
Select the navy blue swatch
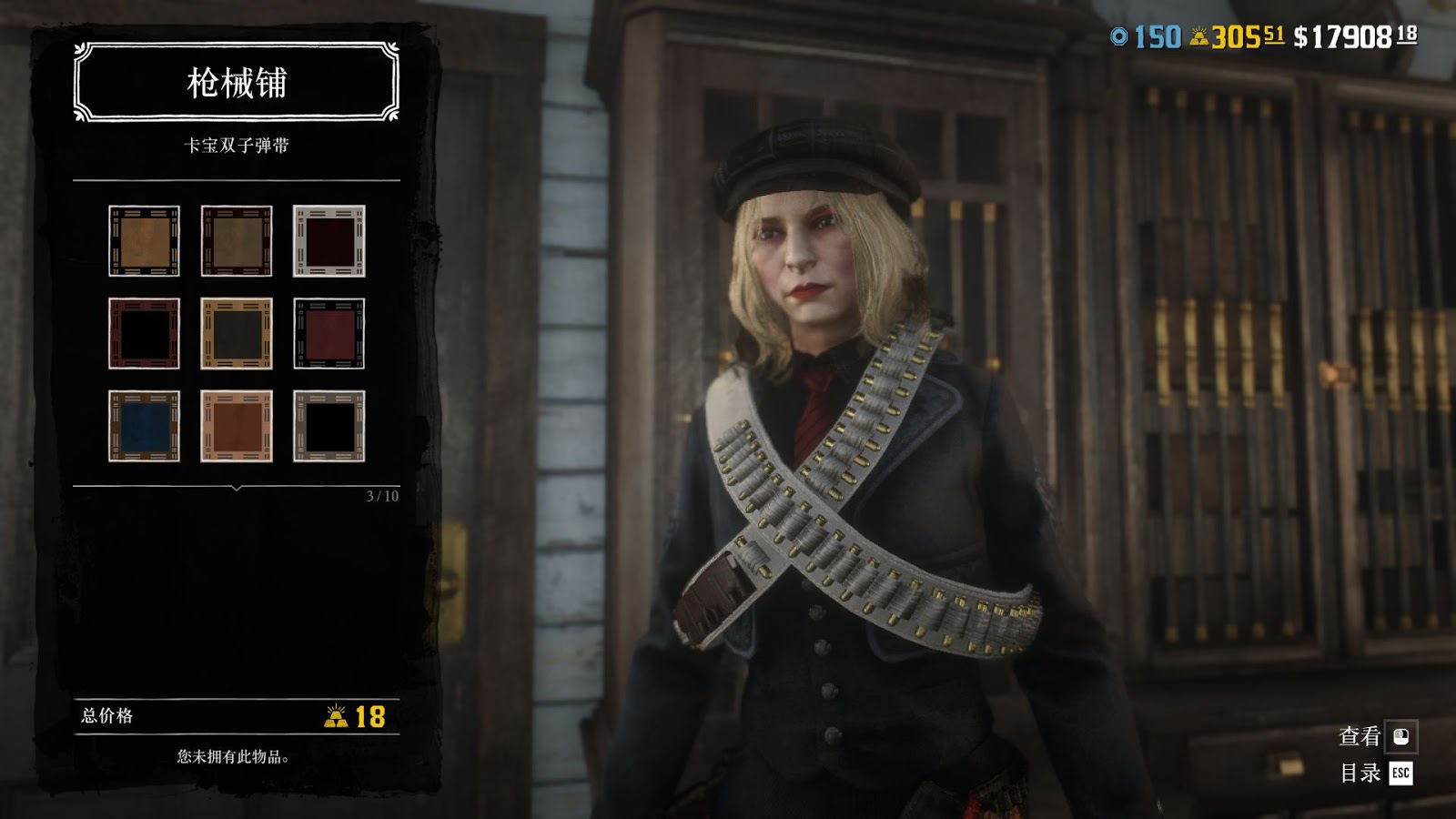point(144,426)
